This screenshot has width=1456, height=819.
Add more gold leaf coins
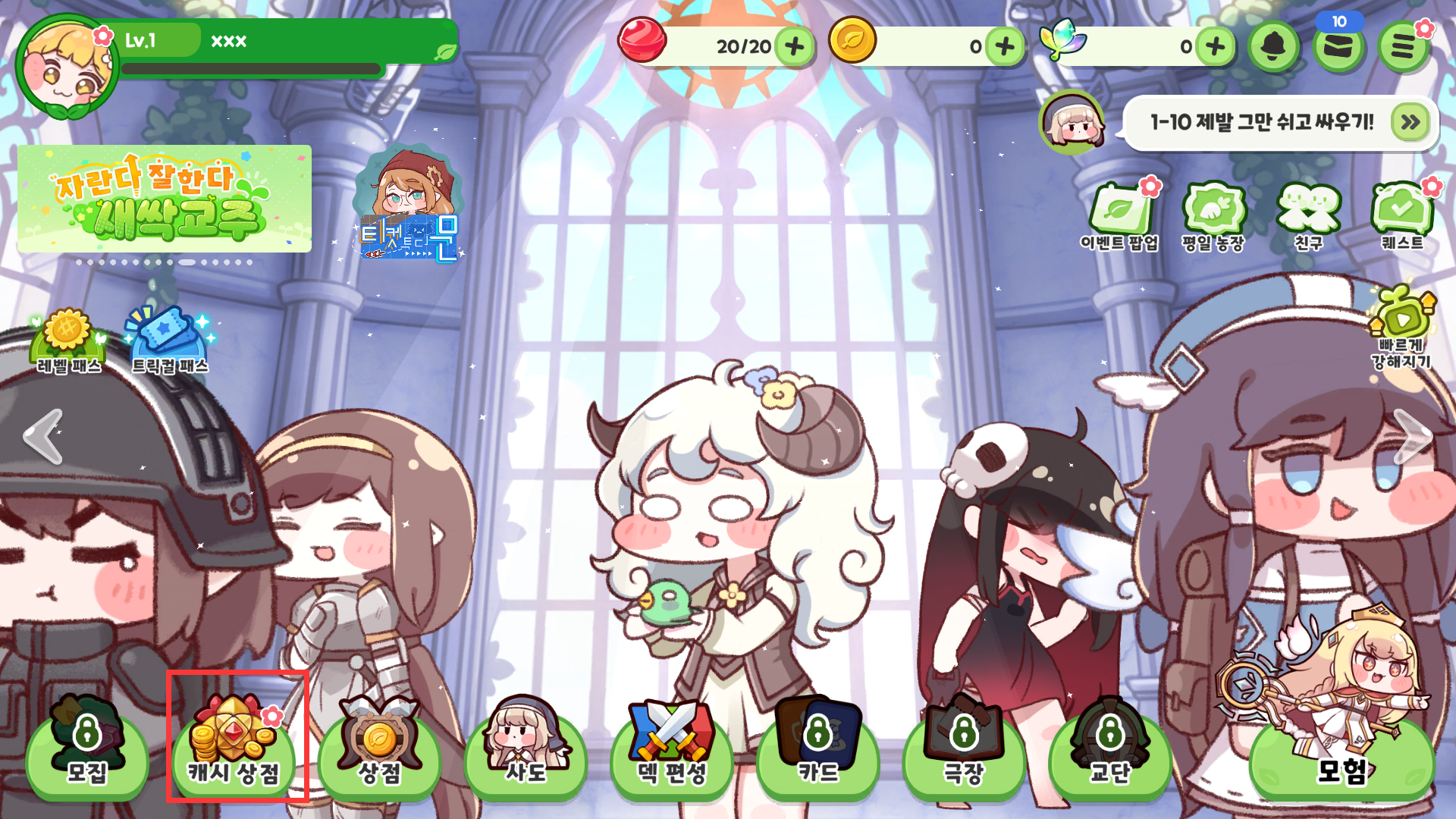1005,47
